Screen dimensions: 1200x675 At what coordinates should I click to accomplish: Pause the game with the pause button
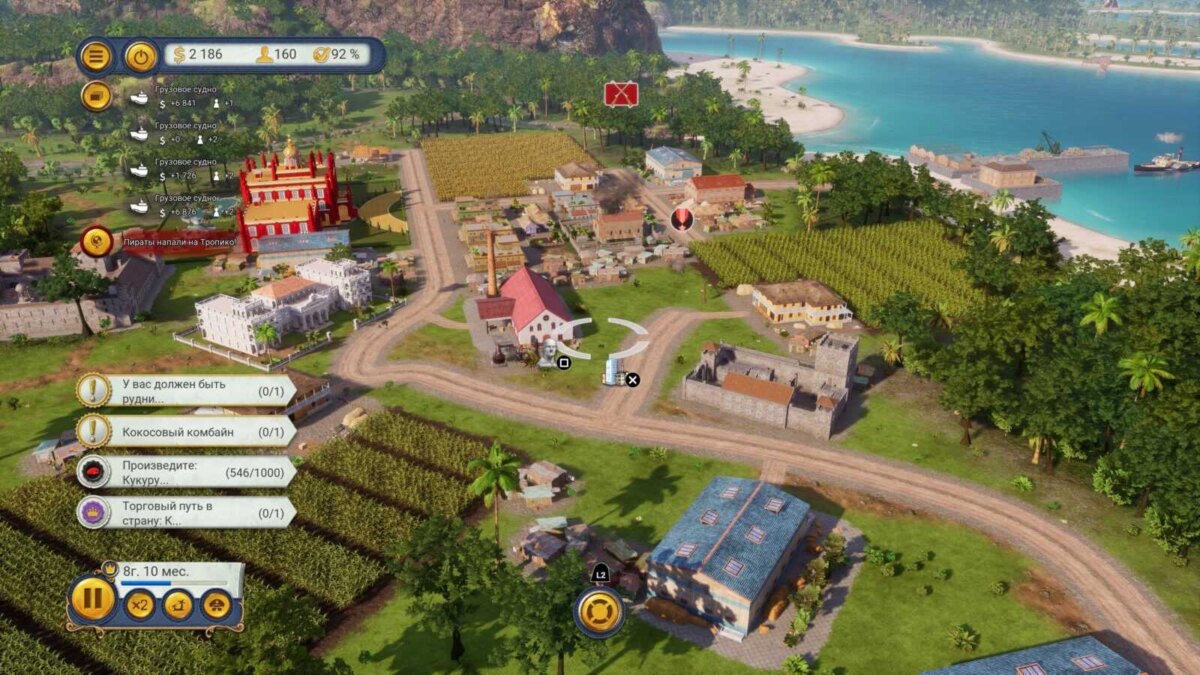(x=93, y=600)
